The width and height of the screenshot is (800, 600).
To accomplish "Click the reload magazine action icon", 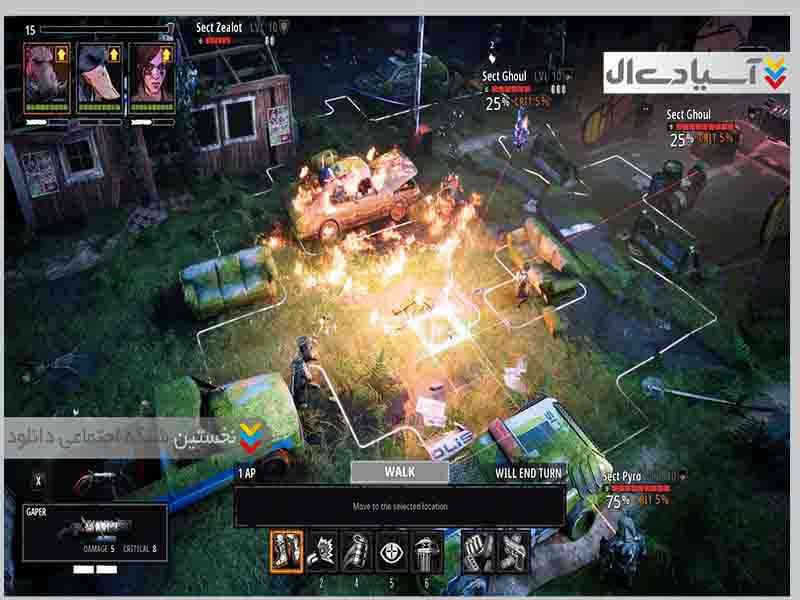I will (476, 552).
